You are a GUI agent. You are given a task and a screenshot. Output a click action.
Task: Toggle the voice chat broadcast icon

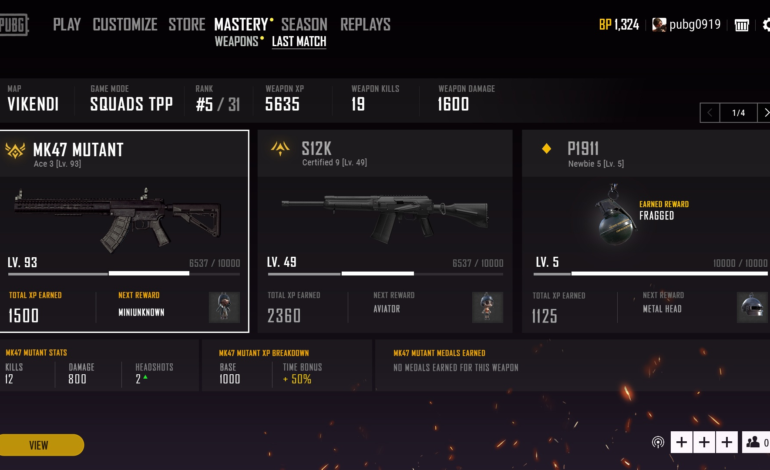click(x=658, y=442)
